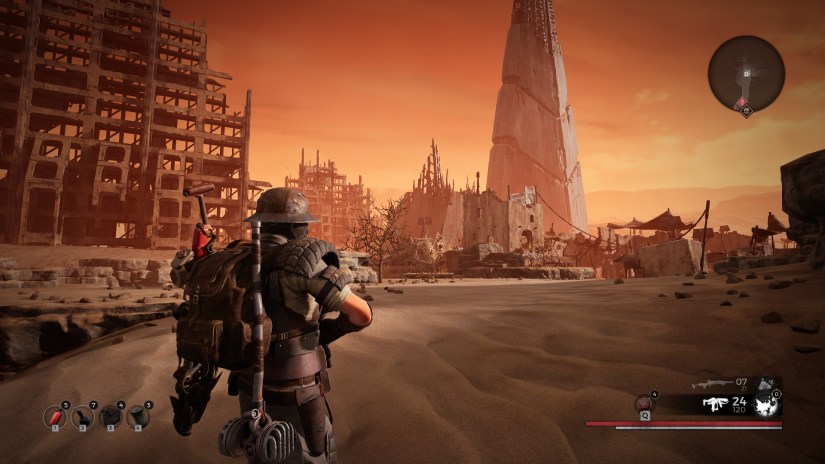The width and height of the screenshot is (825, 464).
Task: Open the circular minimap
Action: point(746,73)
